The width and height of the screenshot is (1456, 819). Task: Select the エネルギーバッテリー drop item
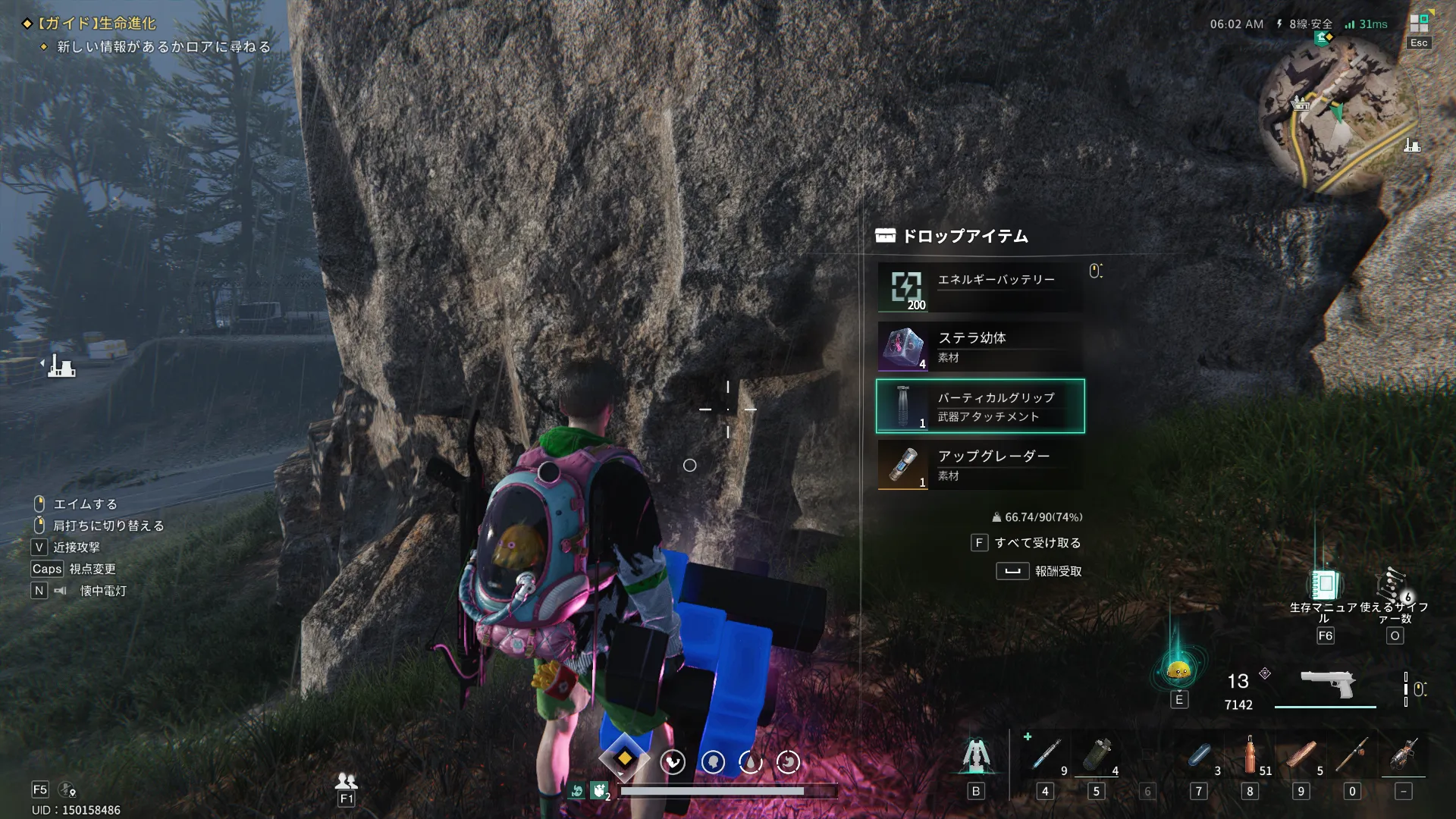tap(980, 287)
